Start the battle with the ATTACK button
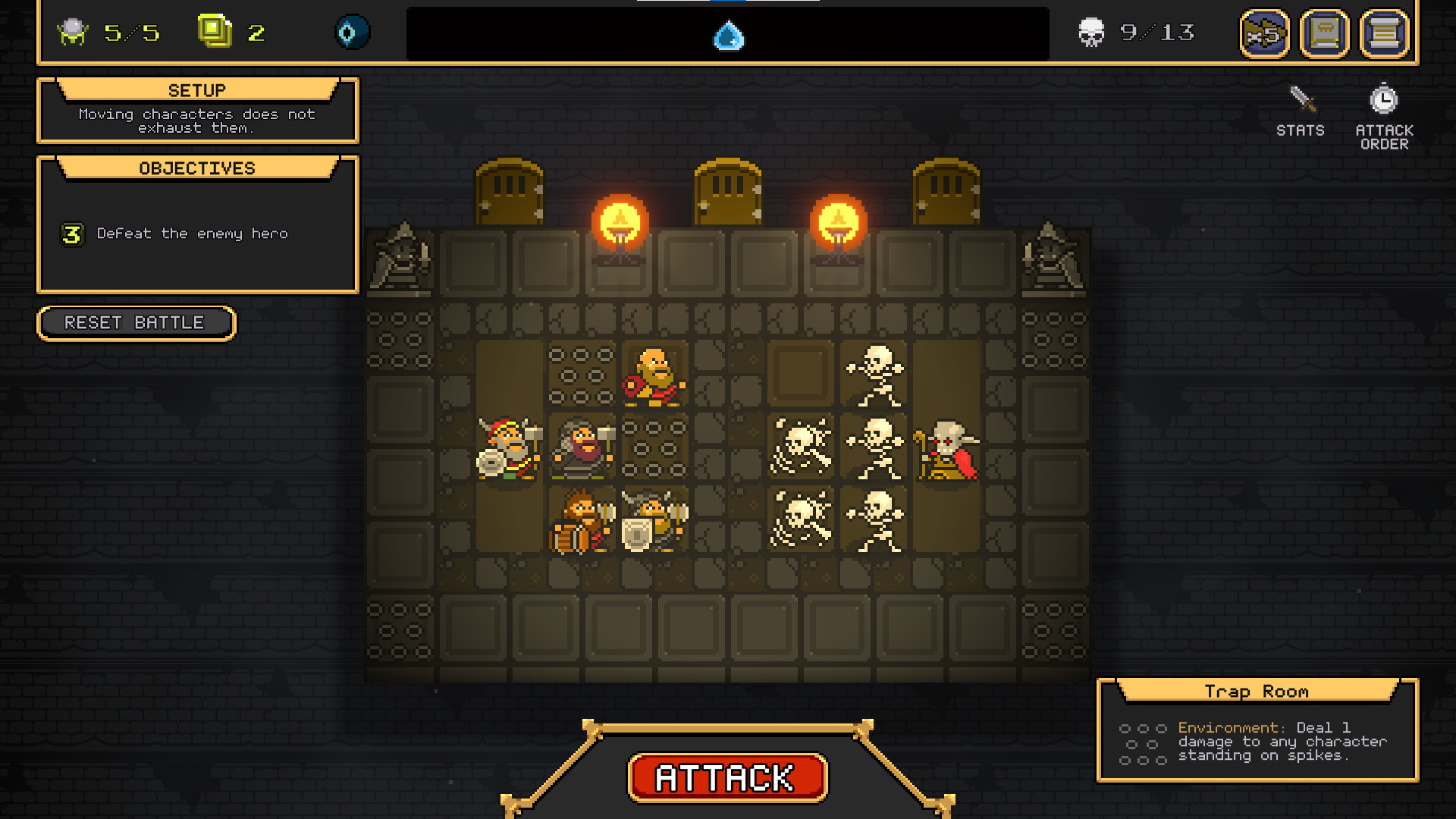Viewport: 1456px width, 819px height. (x=727, y=778)
